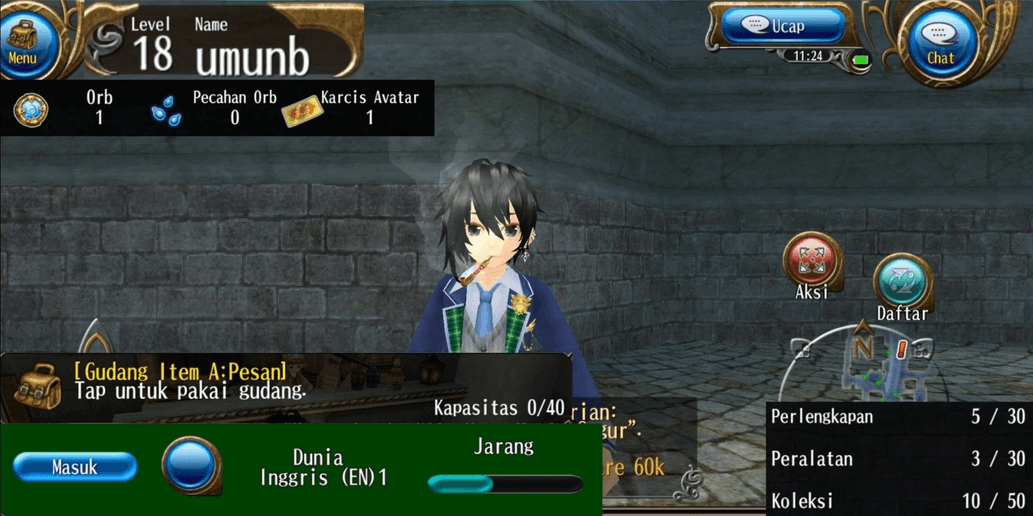Image resolution: width=1033 pixels, height=516 pixels.
Task: Open the Daftar list button
Action: coord(901,282)
